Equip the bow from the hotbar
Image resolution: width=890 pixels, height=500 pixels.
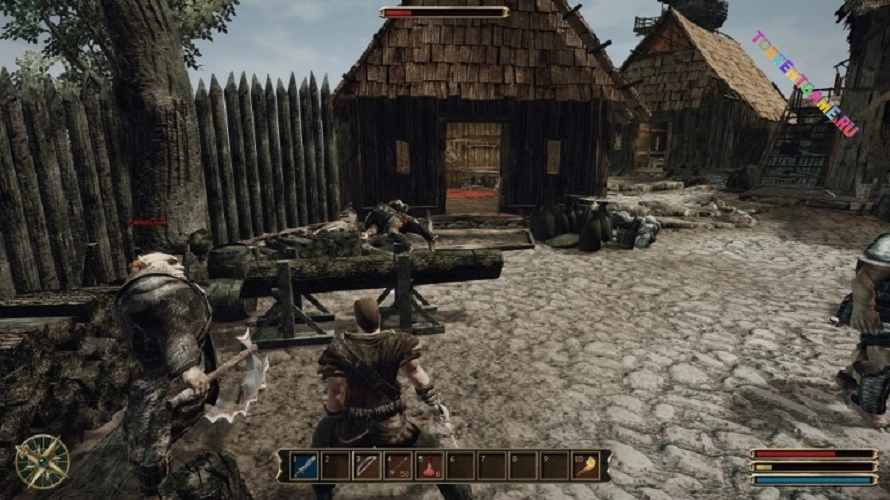[x=367, y=466]
